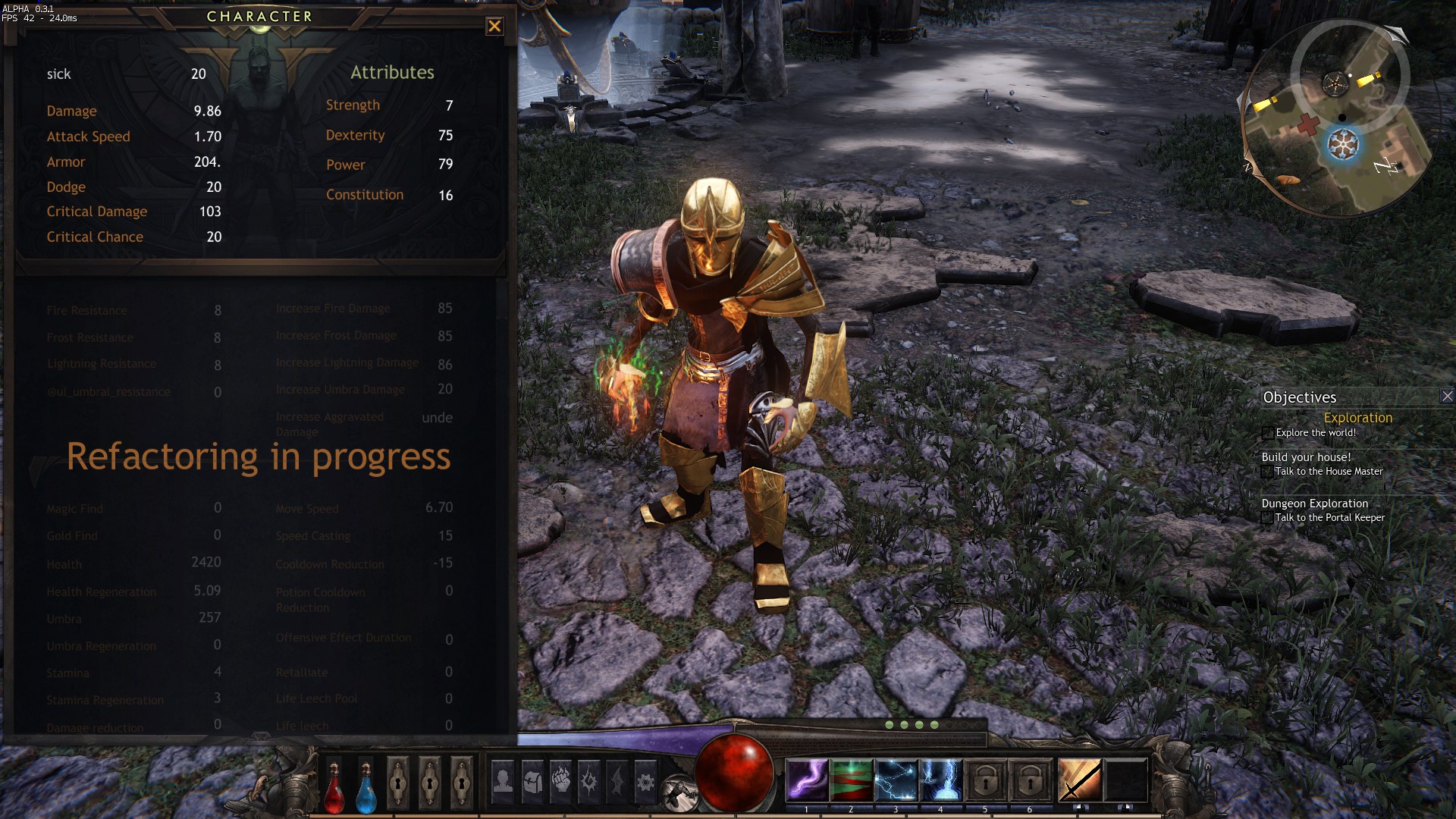
Task: Activate the green and red ability in slot 2
Action: (851, 780)
